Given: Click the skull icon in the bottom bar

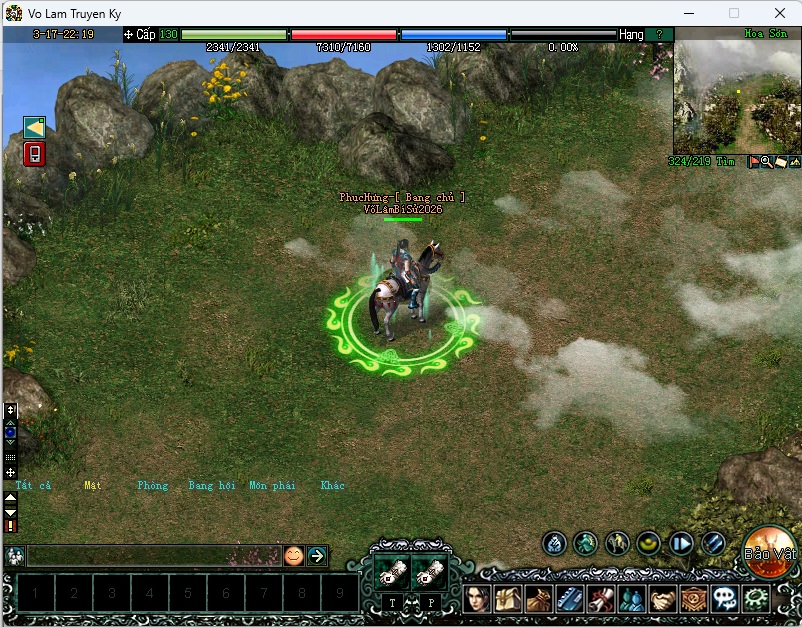Looking at the screenshot, I should pos(724,598).
